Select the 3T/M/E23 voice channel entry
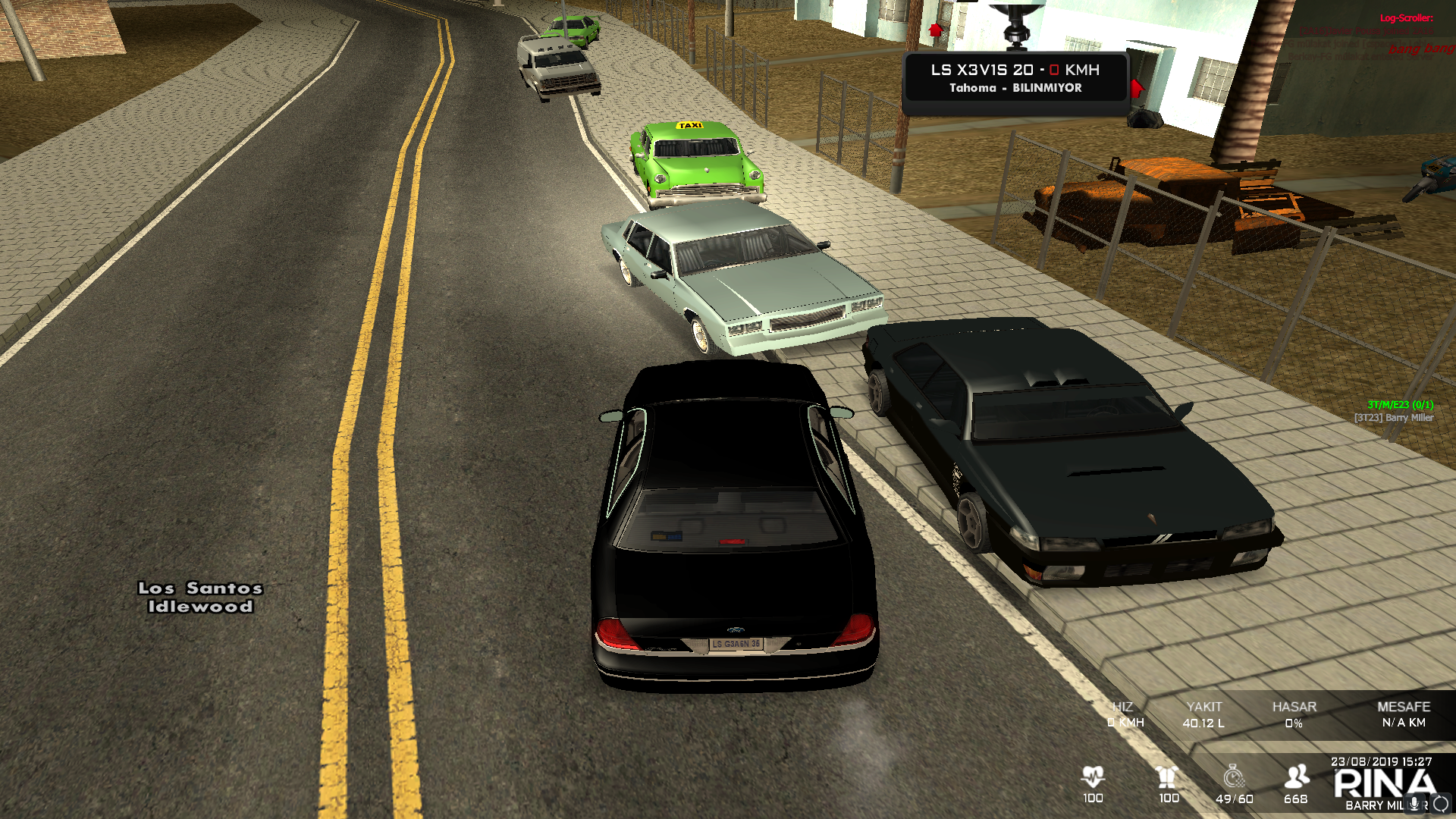 pyautogui.click(x=1400, y=405)
